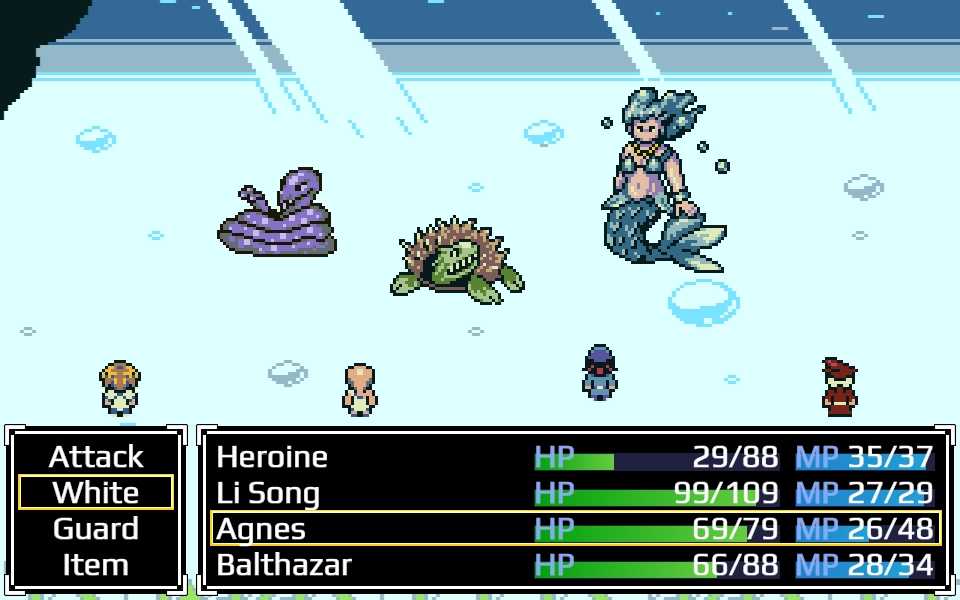Image resolution: width=960 pixels, height=600 pixels.
Task: Choose Balthazar's row in party list
Action: [575, 565]
